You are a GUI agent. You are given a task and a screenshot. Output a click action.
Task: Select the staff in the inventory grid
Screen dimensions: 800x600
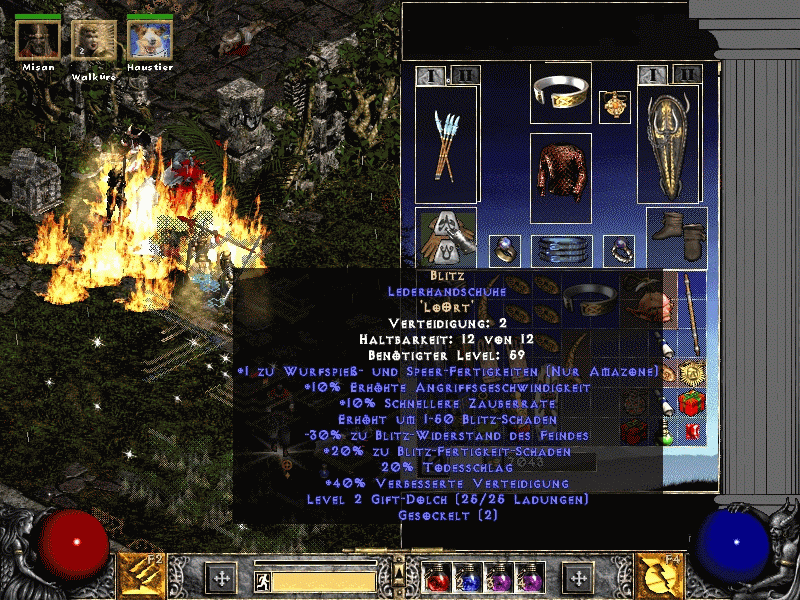(x=689, y=314)
